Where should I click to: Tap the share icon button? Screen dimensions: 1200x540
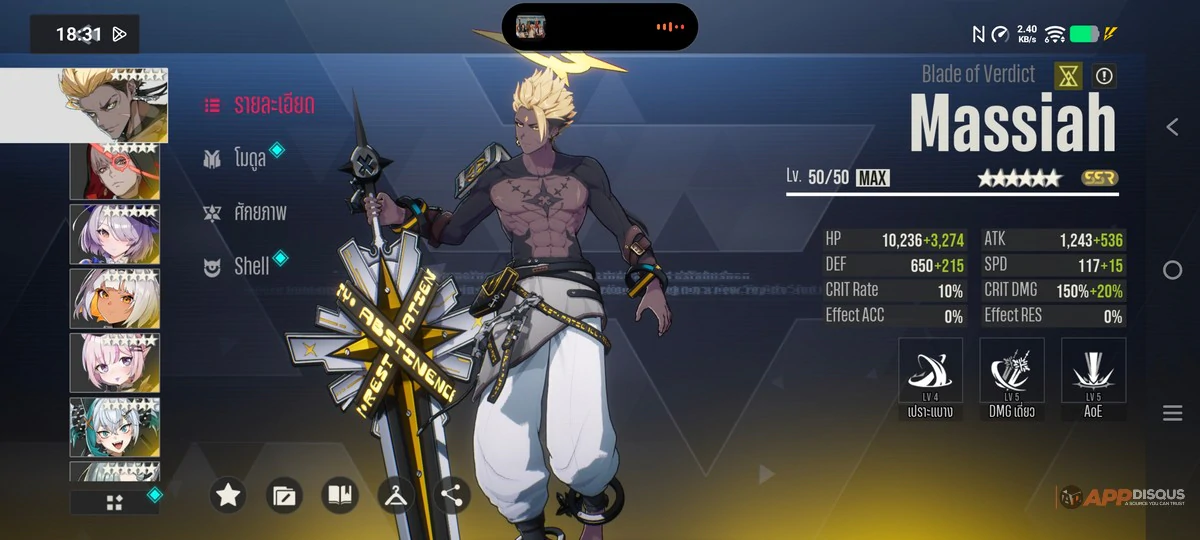tap(452, 495)
